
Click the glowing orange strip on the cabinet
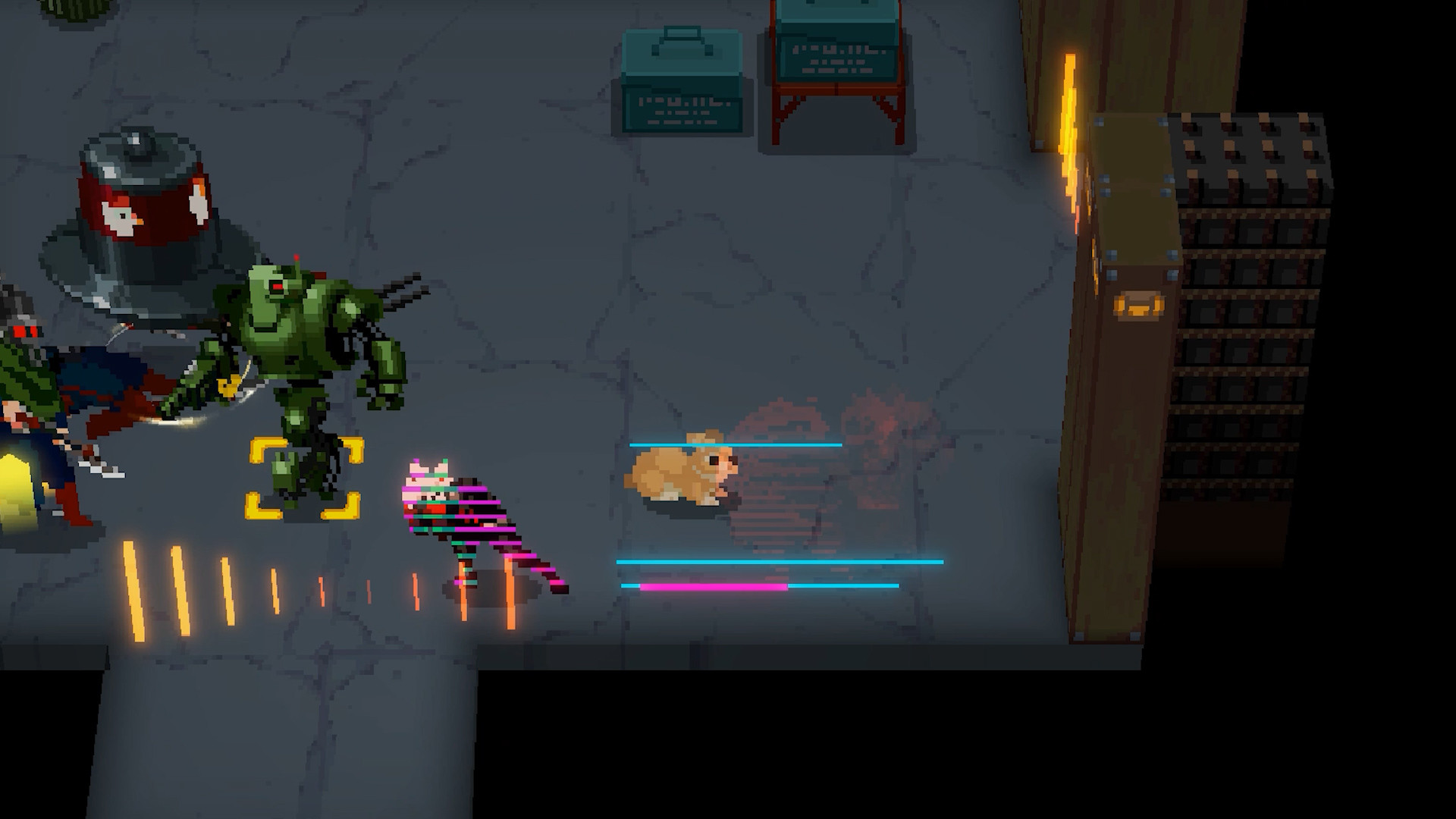pyautogui.click(x=1069, y=121)
